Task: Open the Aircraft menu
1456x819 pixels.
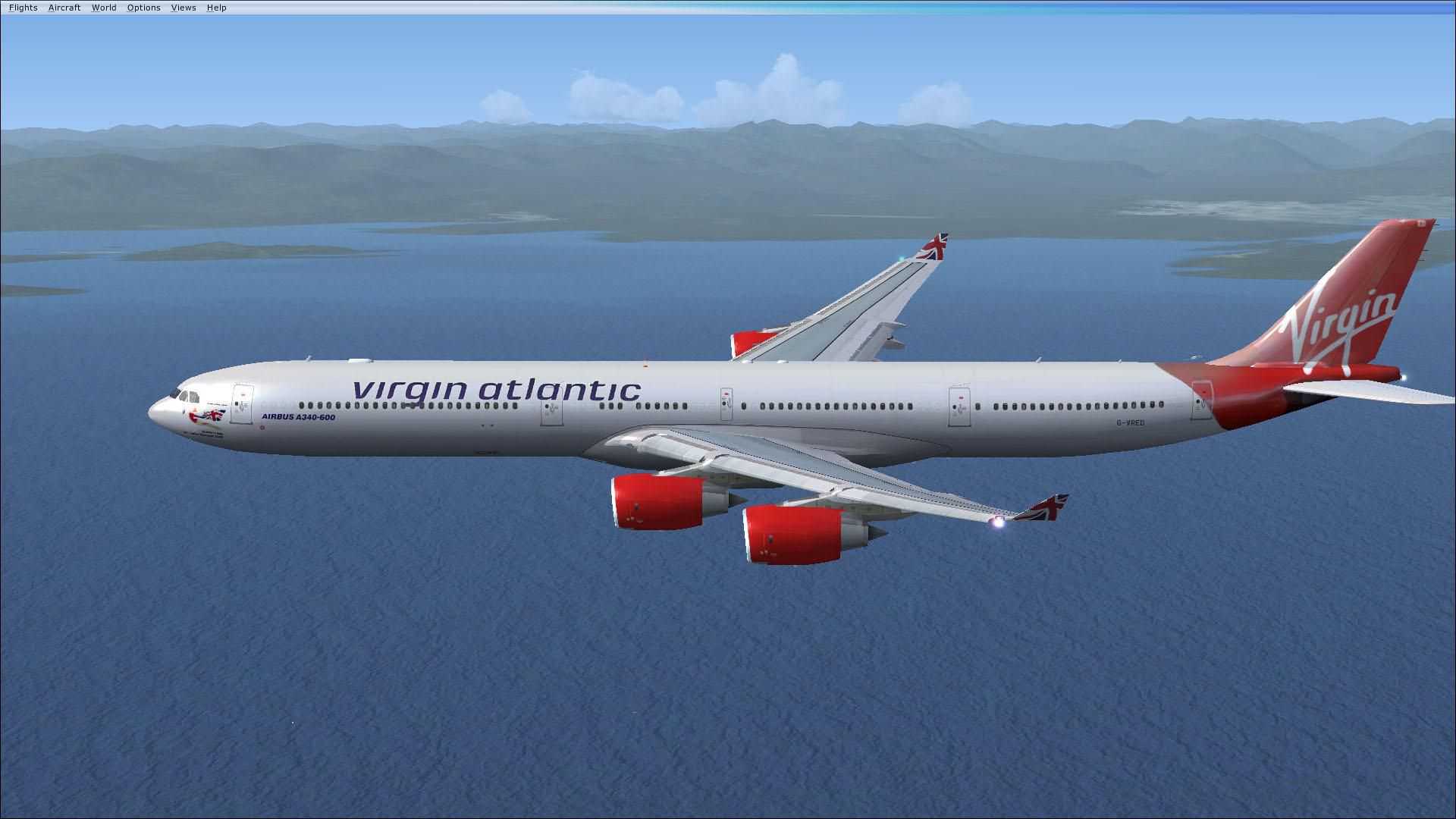Action: 64,7
